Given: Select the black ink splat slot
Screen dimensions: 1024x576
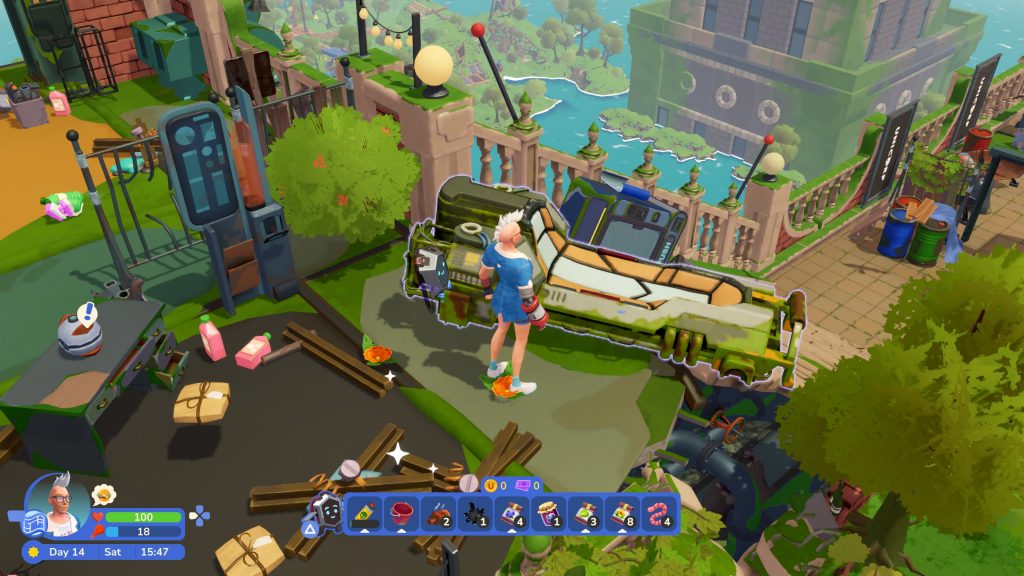Looking at the screenshot, I should (x=475, y=514).
